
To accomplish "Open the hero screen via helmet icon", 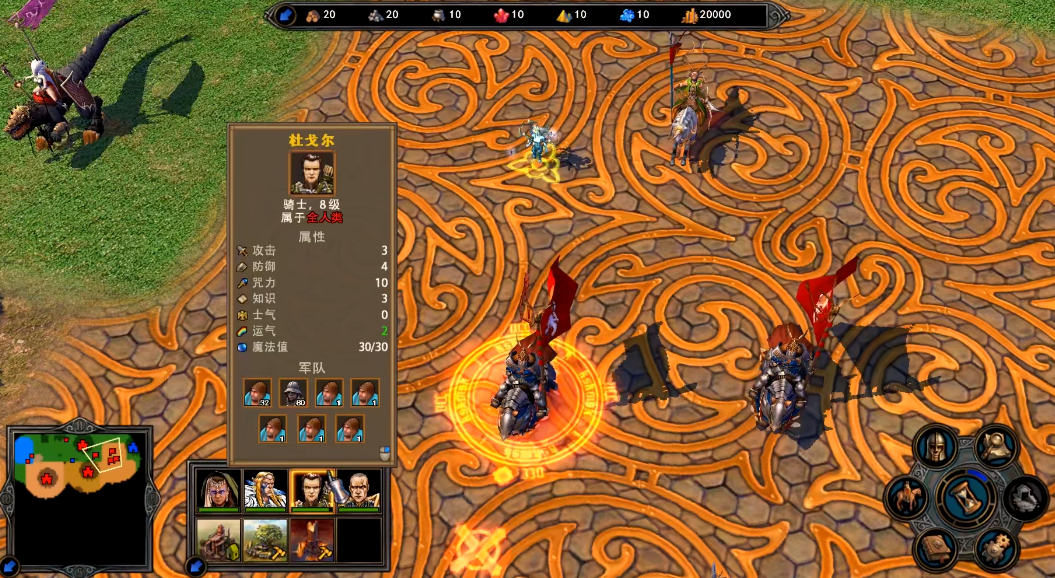I will [x=936, y=446].
